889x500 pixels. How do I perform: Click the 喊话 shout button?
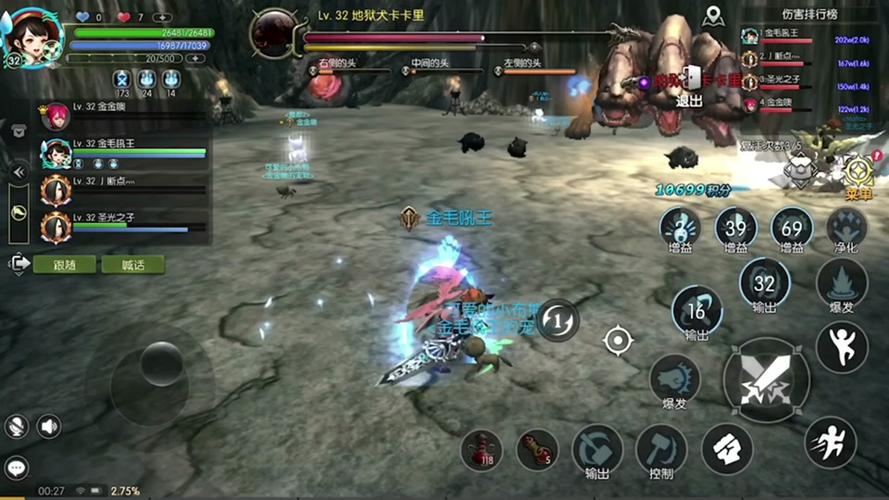(x=132, y=265)
